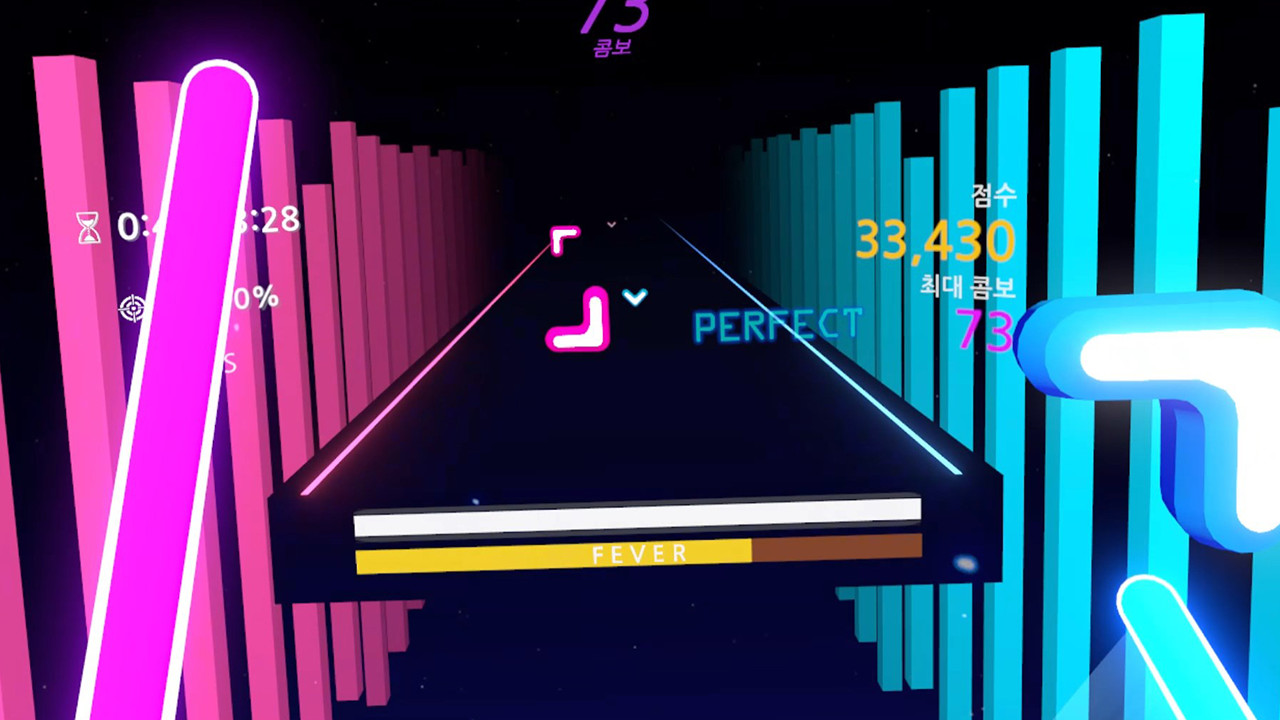This screenshot has width=1280, height=720.
Task: Click the small pink note near the horizon
Action: tap(565, 237)
